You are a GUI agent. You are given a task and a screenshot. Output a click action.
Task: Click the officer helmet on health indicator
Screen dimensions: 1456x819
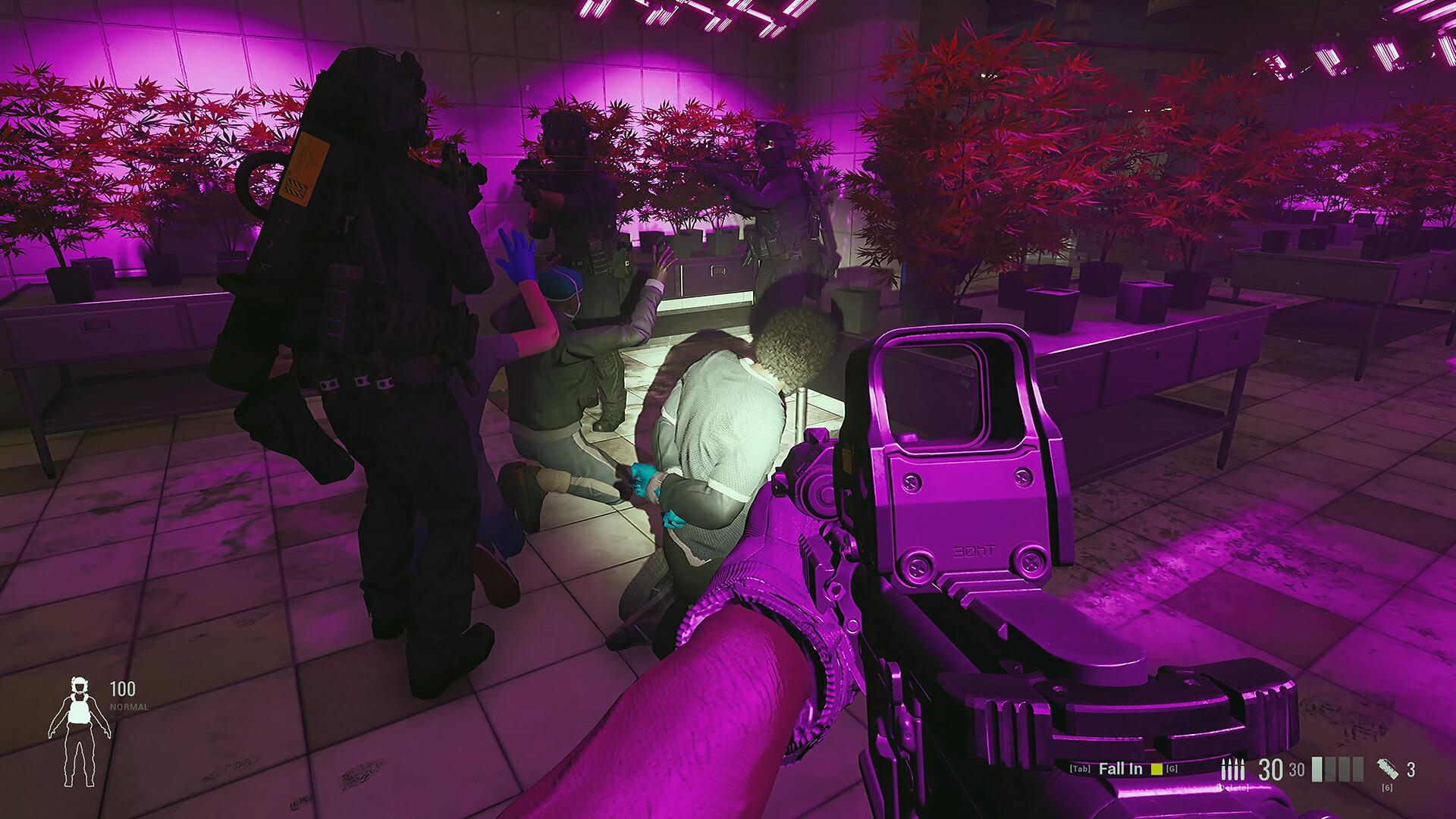point(80,686)
